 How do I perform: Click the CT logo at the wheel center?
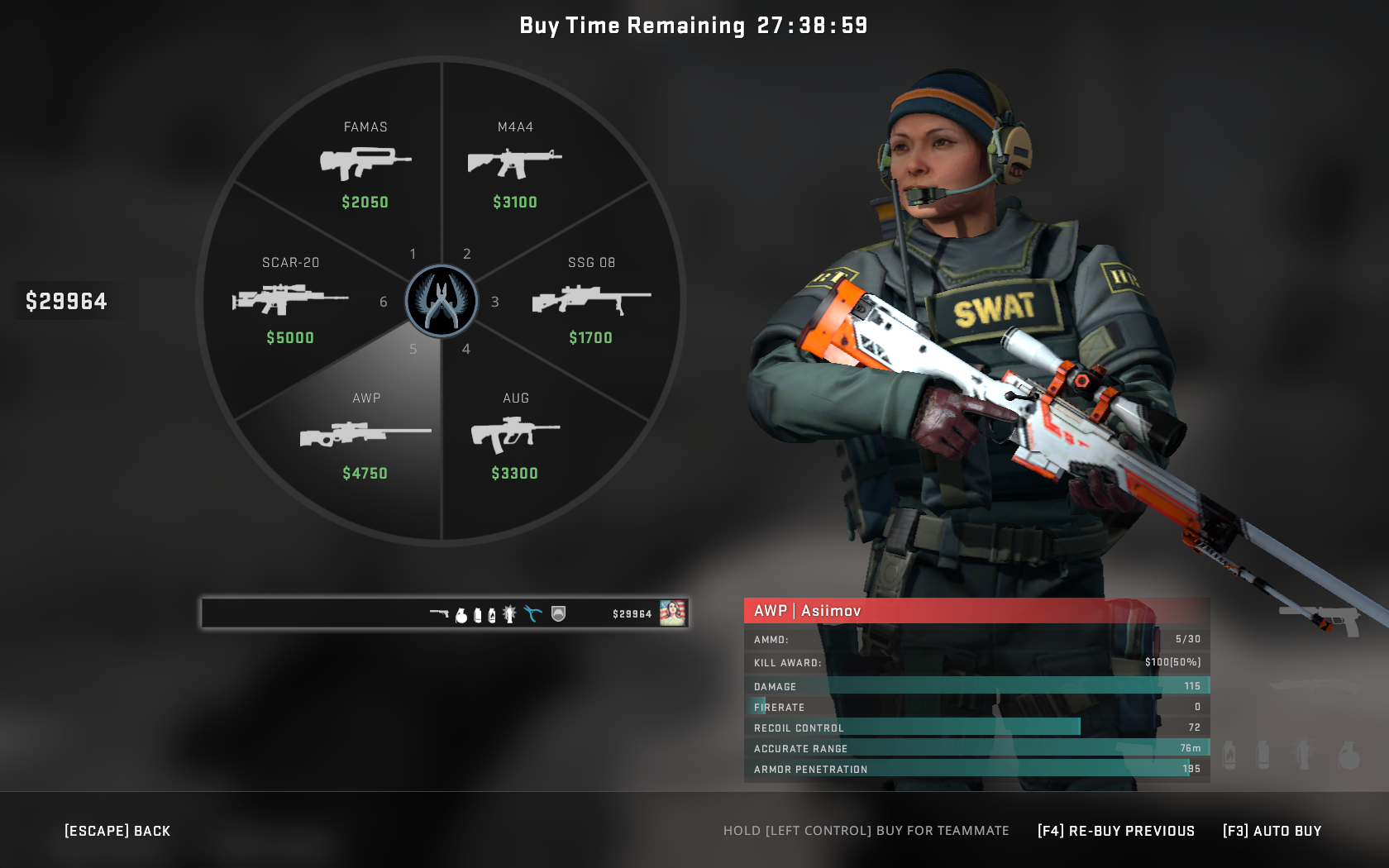tap(442, 302)
